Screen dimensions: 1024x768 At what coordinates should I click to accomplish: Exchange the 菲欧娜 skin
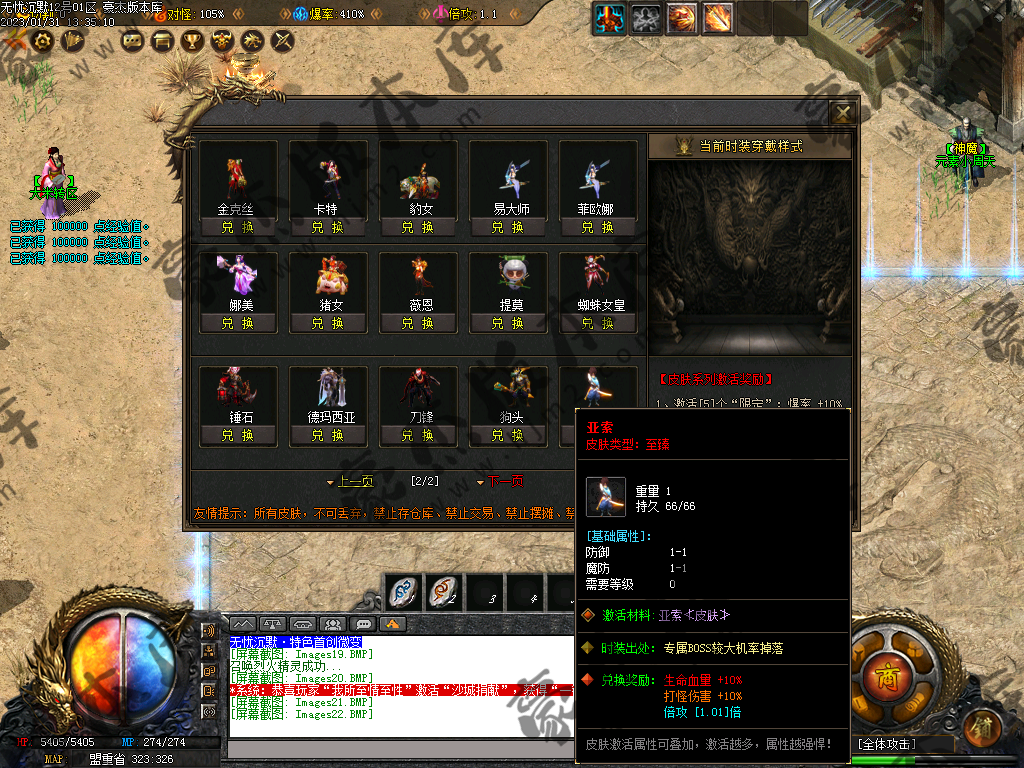coord(597,227)
